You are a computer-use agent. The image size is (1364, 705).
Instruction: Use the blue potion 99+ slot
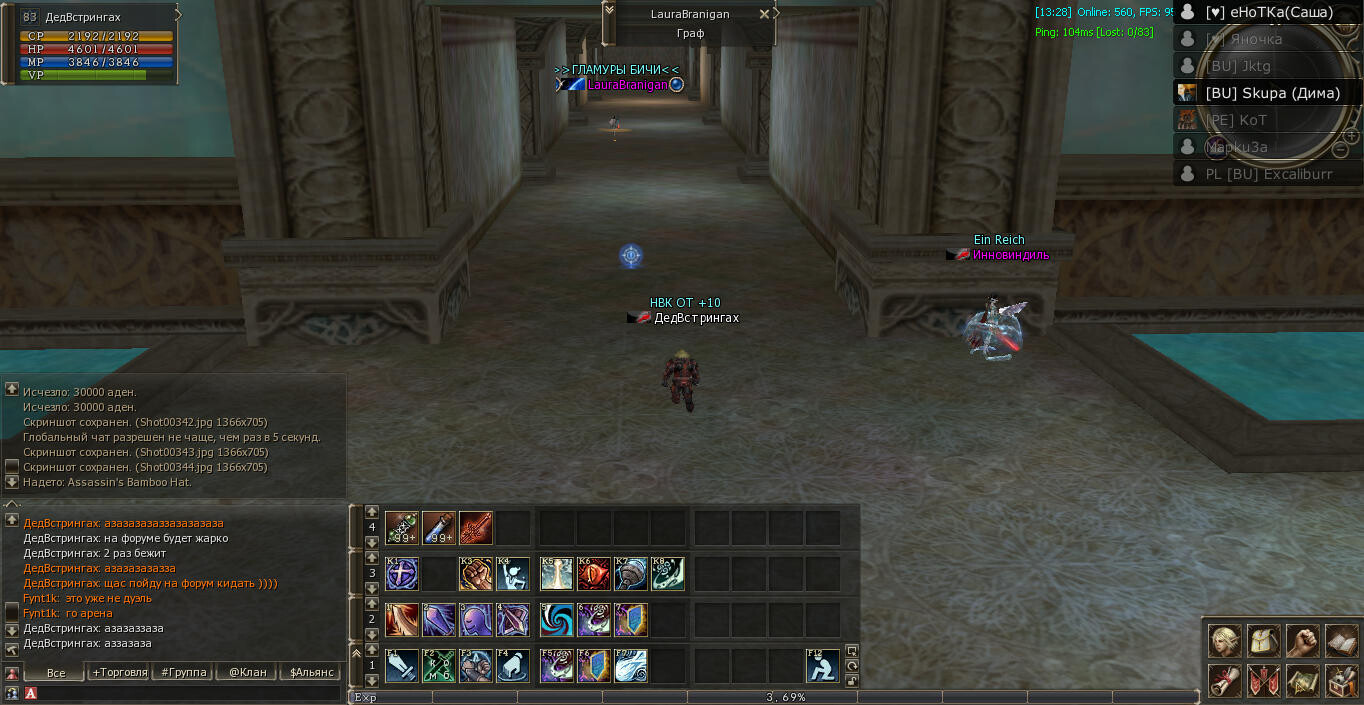(439, 527)
